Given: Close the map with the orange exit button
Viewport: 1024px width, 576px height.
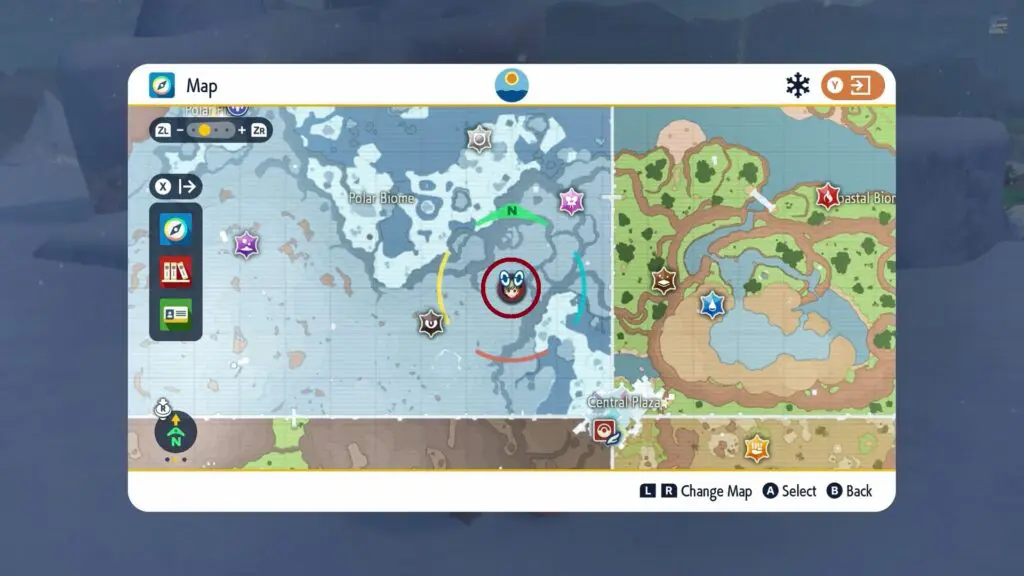Looking at the screenshot, I should [853, 86].
